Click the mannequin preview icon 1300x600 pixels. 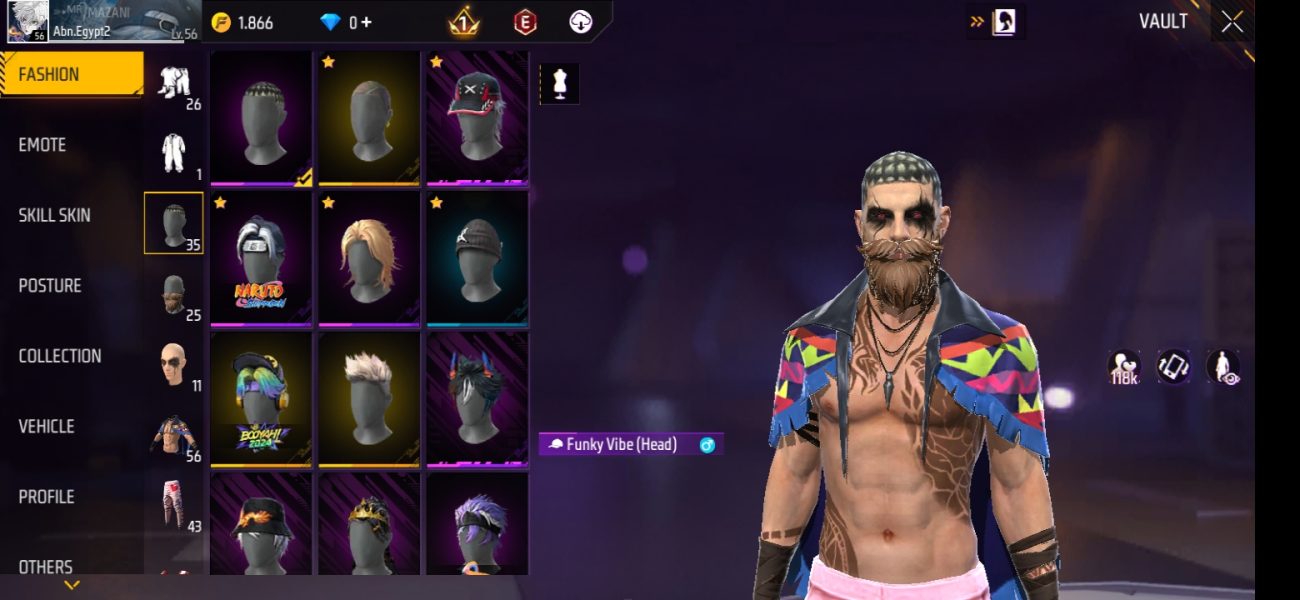(x=560, y=84)
